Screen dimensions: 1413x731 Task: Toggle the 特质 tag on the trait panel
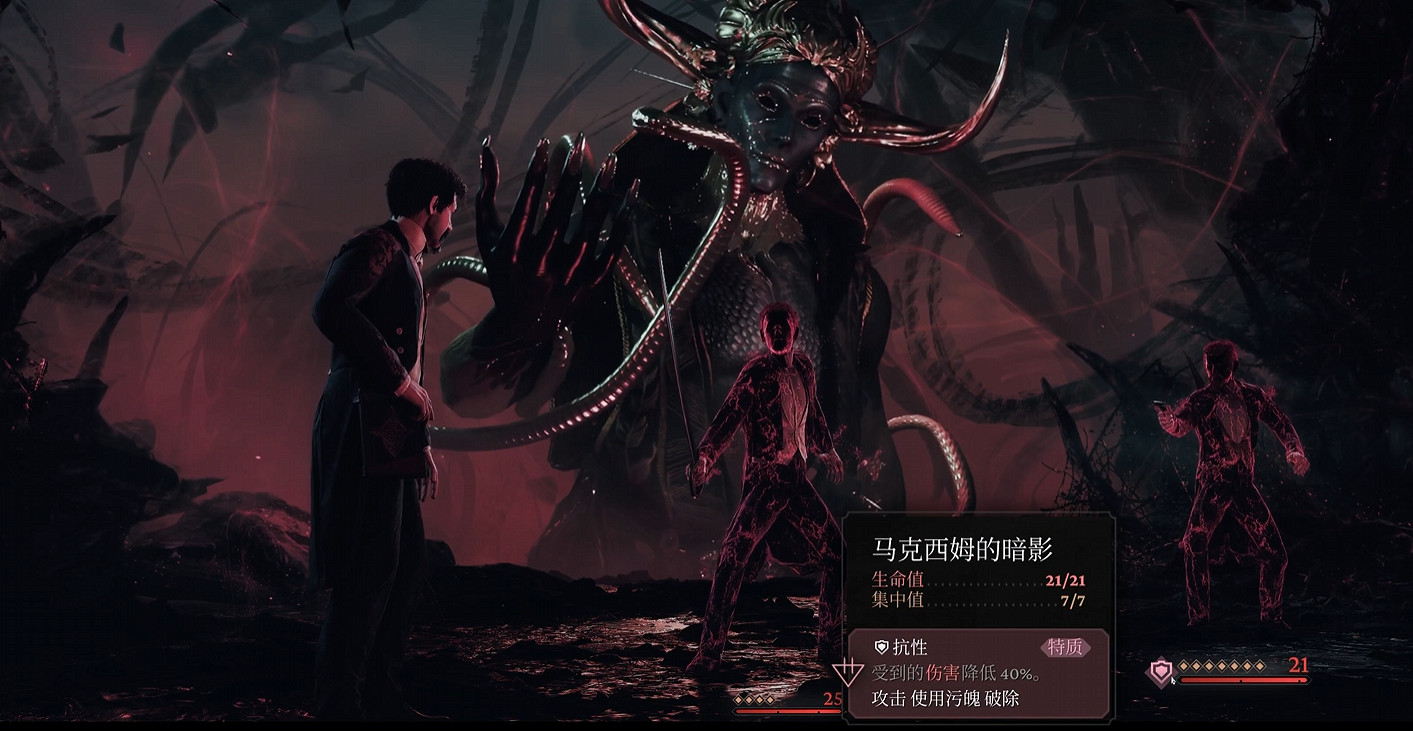[x=1065, y=647]
